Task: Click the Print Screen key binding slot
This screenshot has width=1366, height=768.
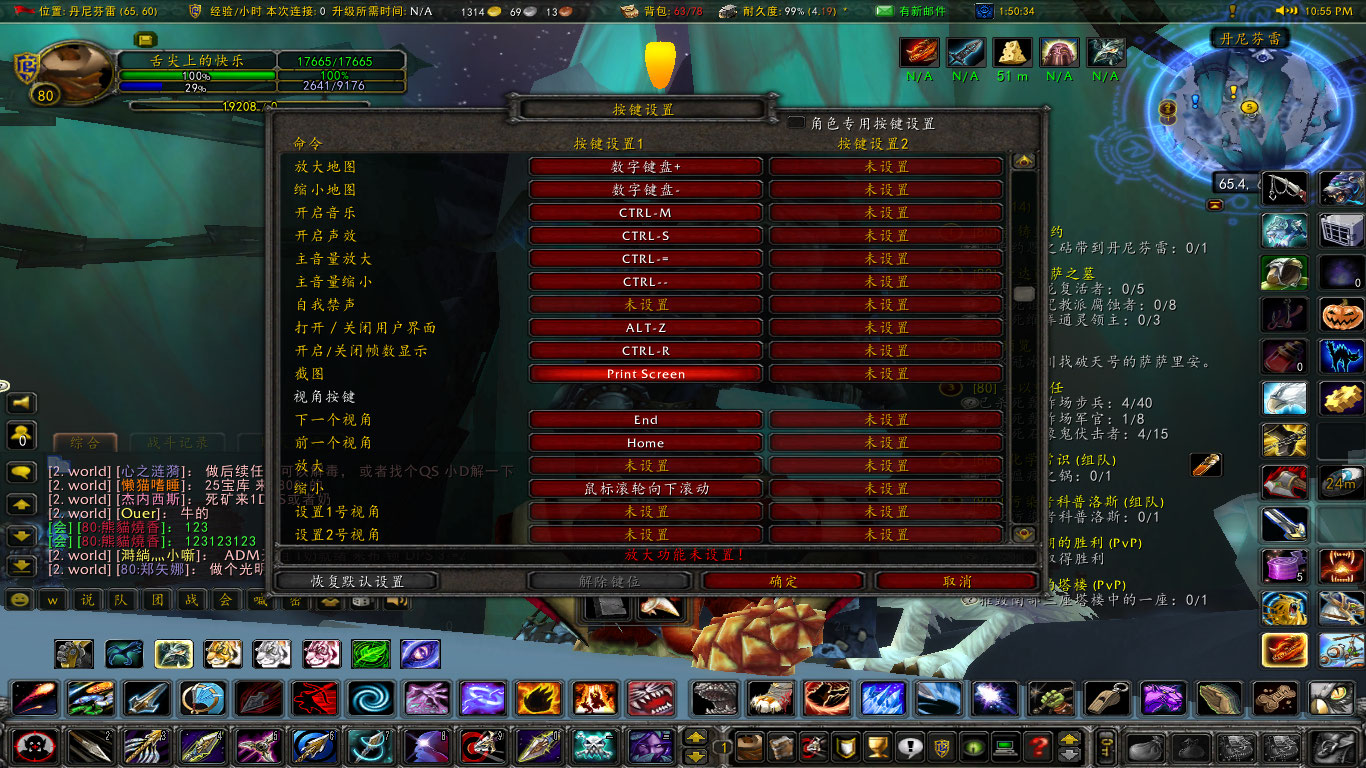Action: point(645,373)
